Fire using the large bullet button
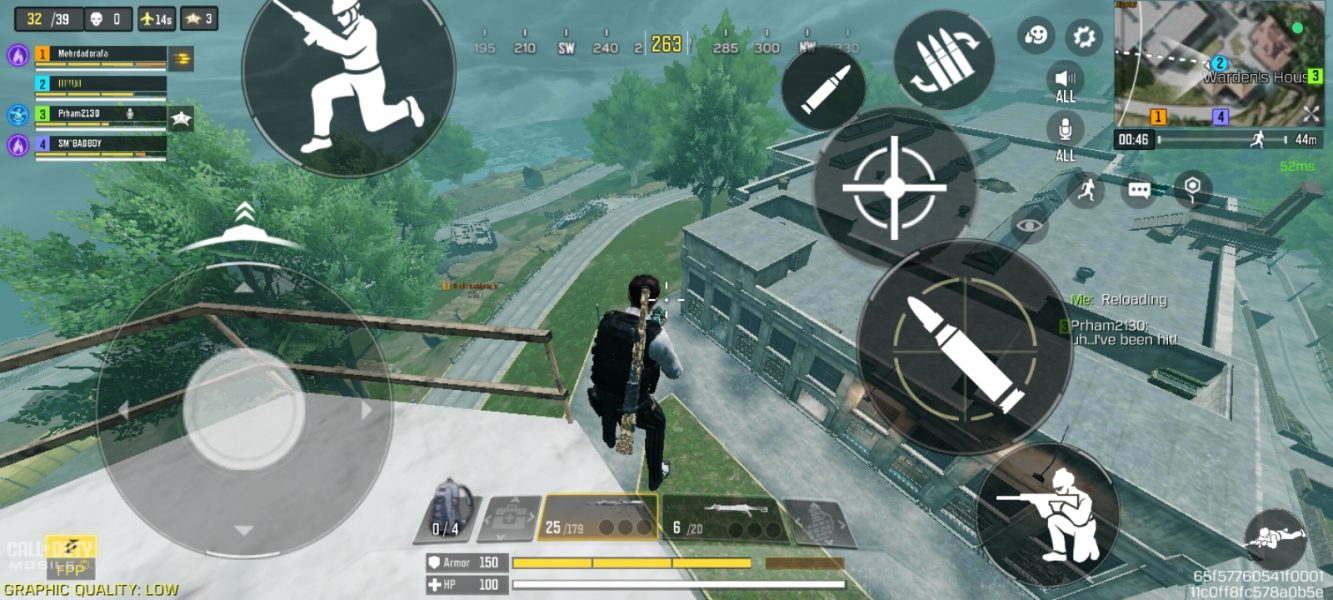Viewport: 1333px width, 600px height. [965, 346]
